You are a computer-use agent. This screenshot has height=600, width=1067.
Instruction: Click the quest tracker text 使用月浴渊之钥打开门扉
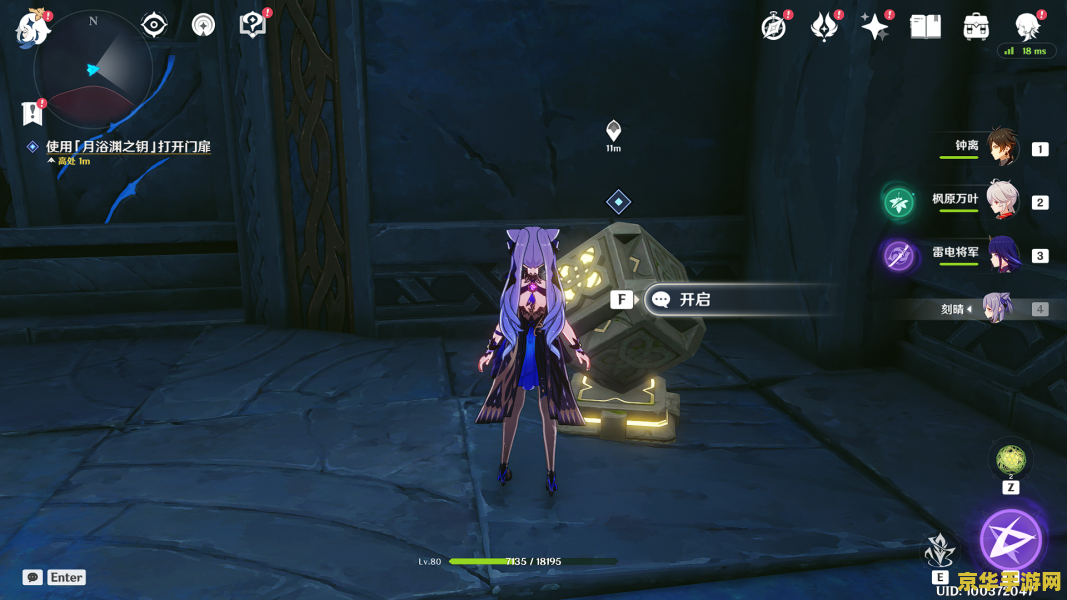(128, 147)
